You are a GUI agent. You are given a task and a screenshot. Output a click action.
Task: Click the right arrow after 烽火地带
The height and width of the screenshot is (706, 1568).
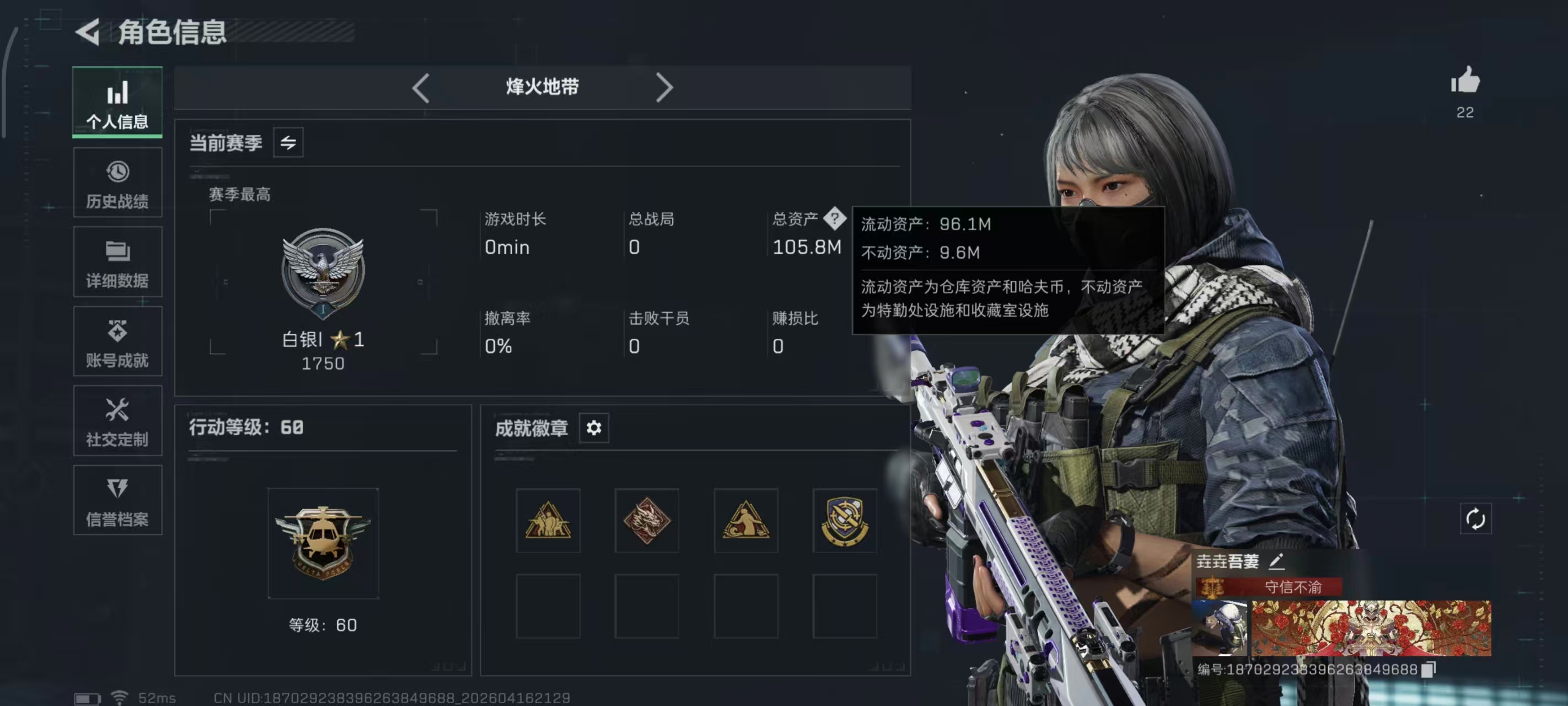point(665,88)
